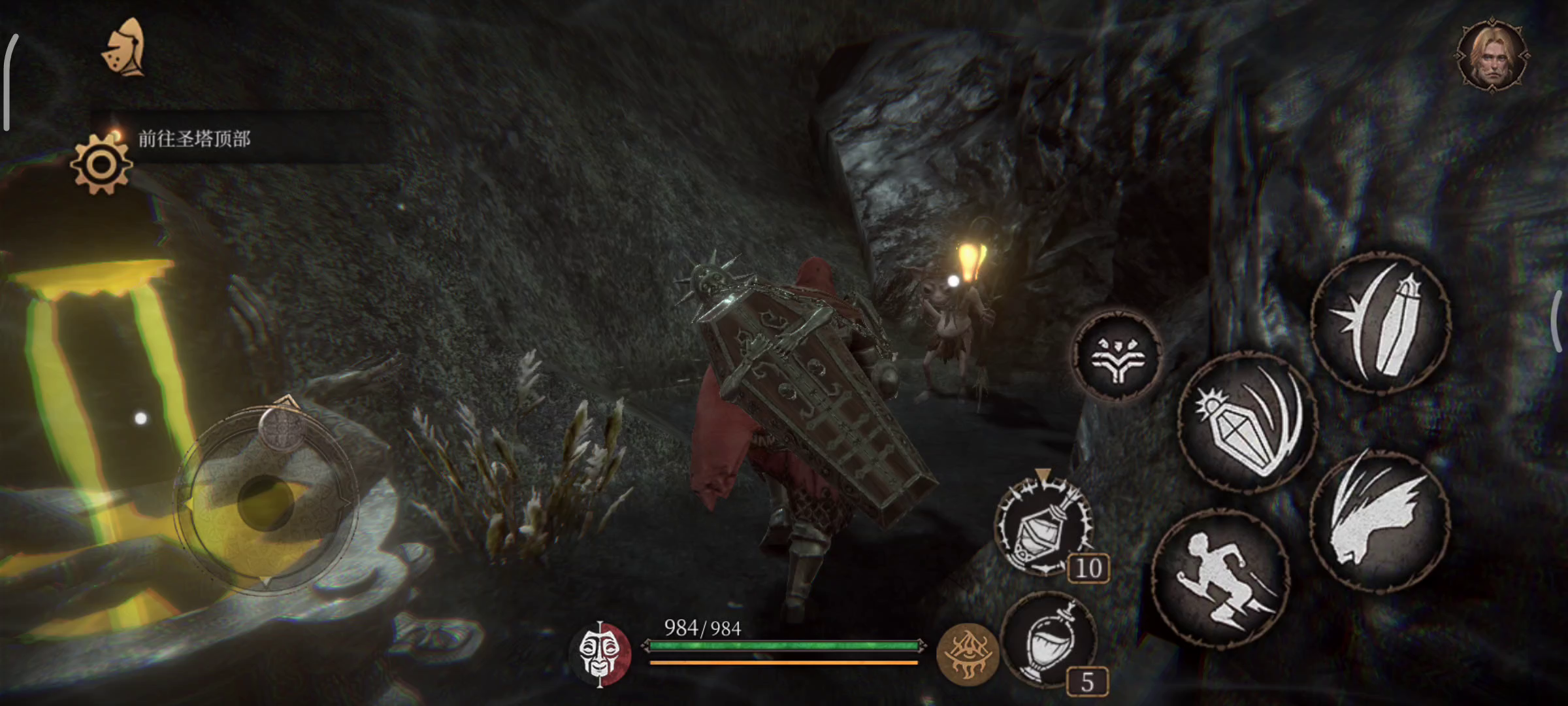Open the helmet icon menu
This screenshot has width=1568, height=706.
click(124, 47)
